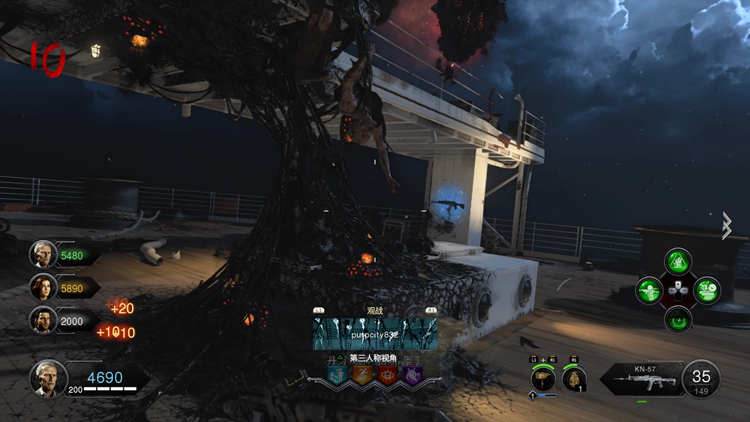Screen dimensions: 750x422
Task: Click the chevron arrows at the screen edge
Action: tap(728, 226)
